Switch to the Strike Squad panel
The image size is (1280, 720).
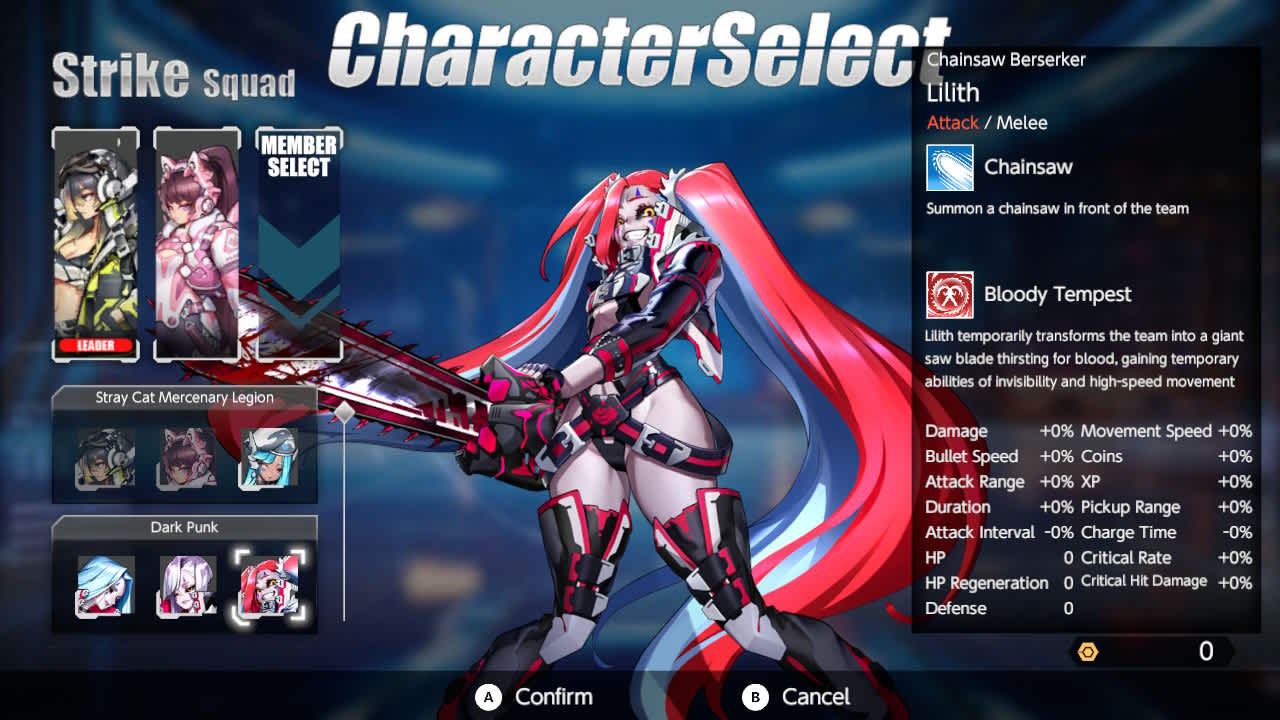pyautogui.click(x=170, y=82)
